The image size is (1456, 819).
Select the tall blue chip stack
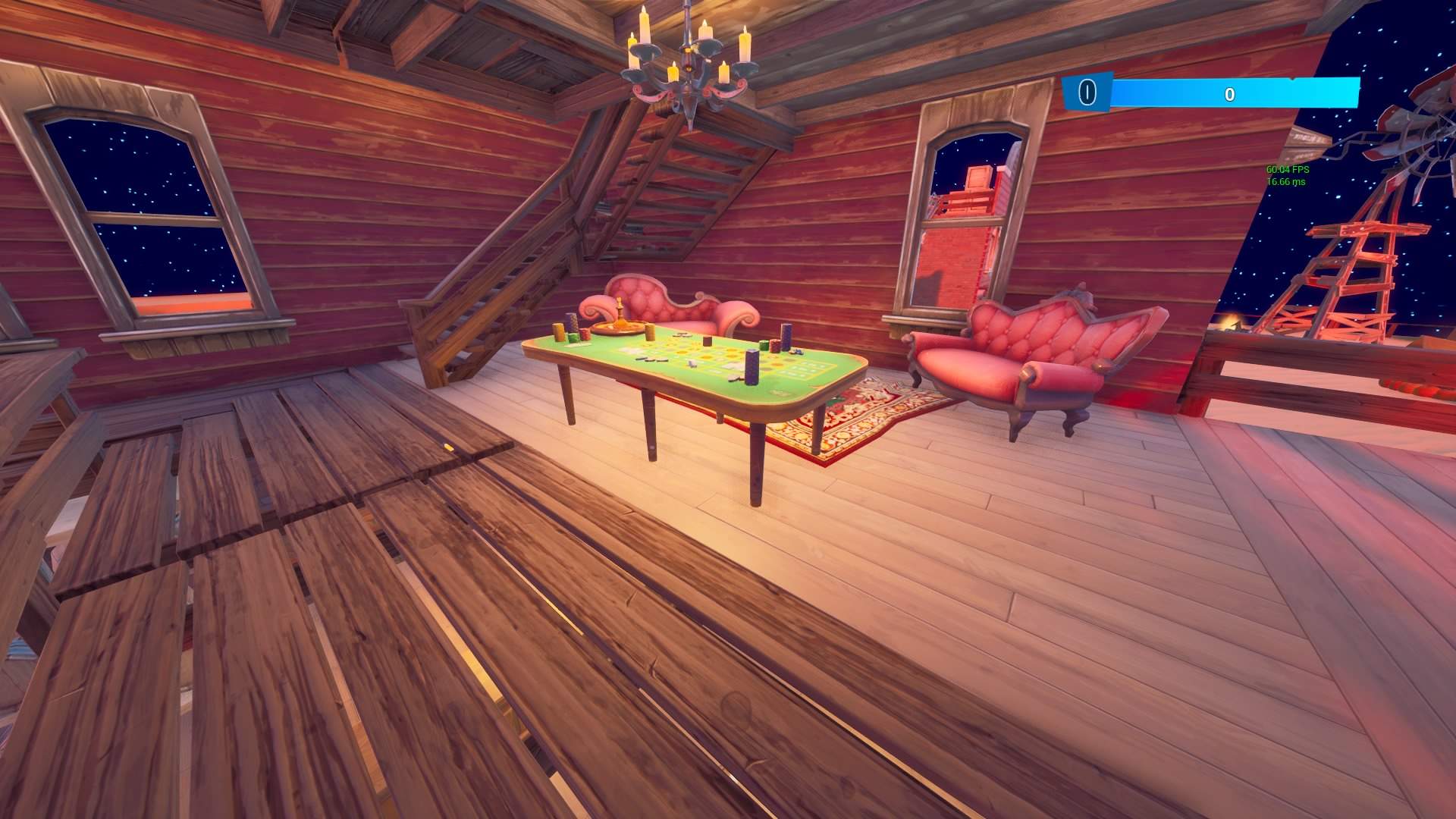tap(751, 367)
